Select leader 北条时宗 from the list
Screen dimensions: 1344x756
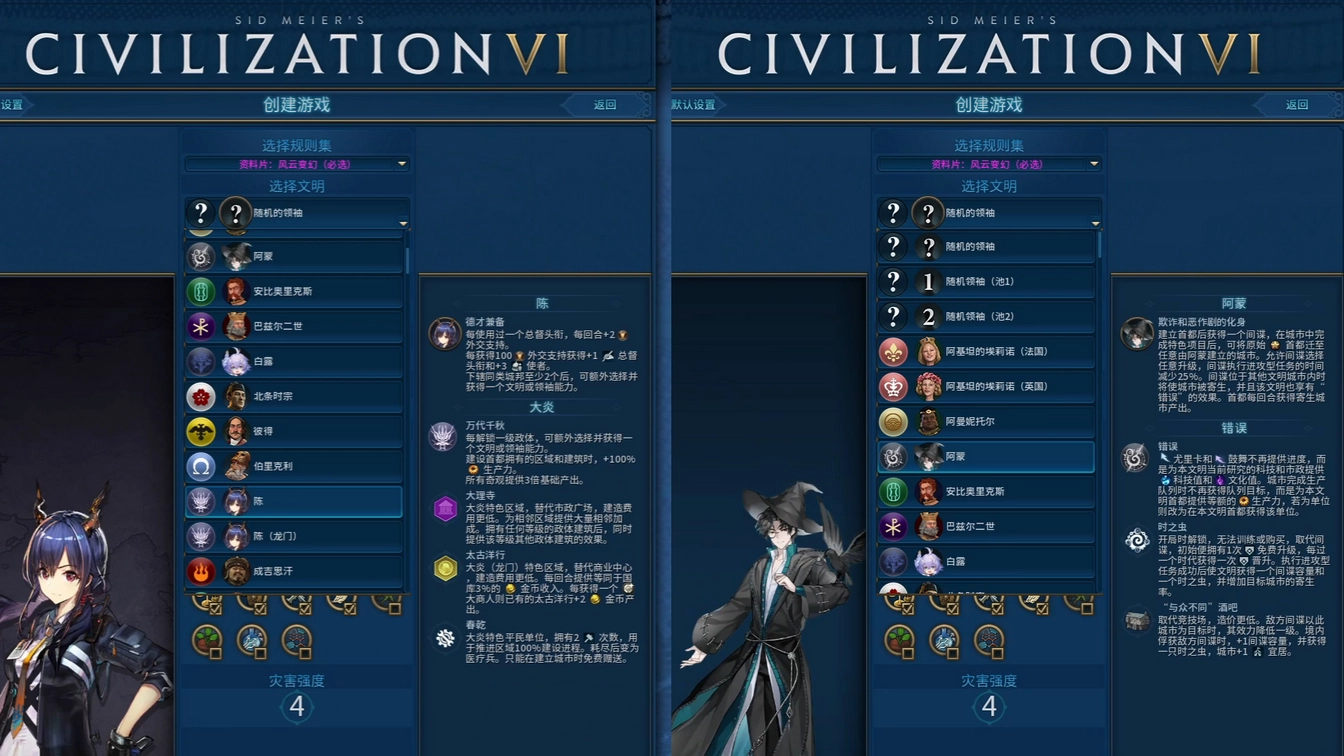pos(294,397)
